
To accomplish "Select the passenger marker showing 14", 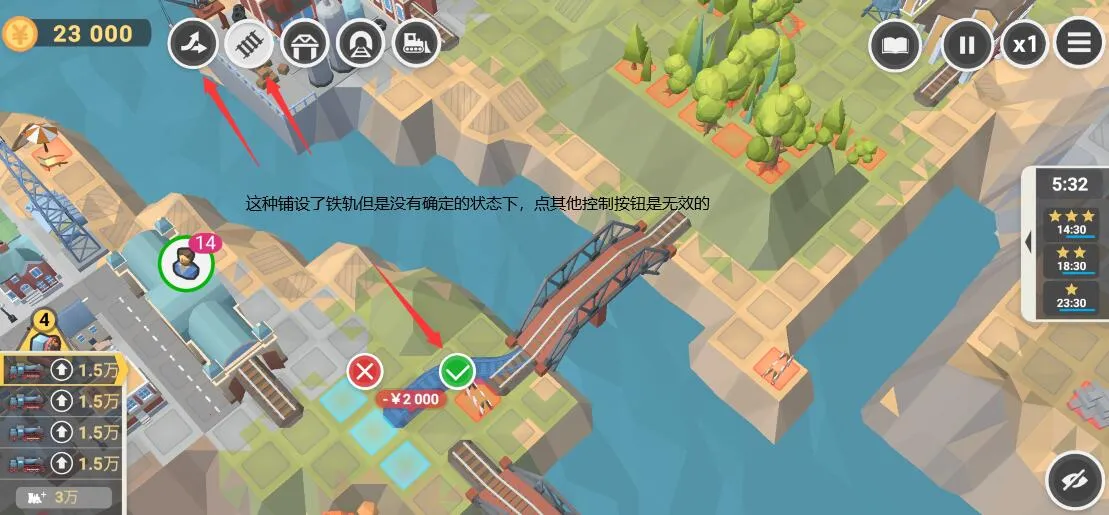I will [186, 264].
